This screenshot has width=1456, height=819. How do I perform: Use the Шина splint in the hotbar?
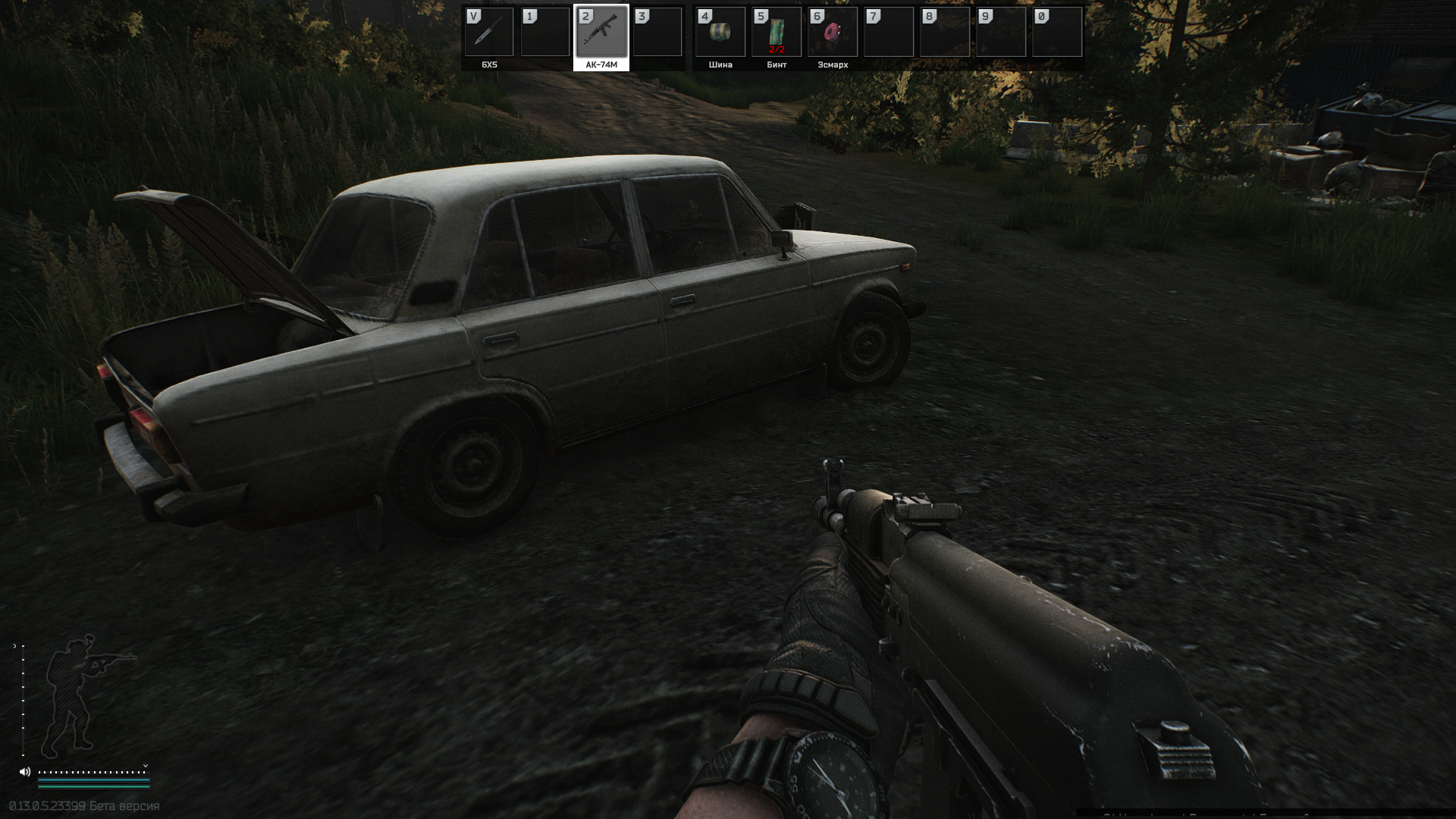pos(720,33)
